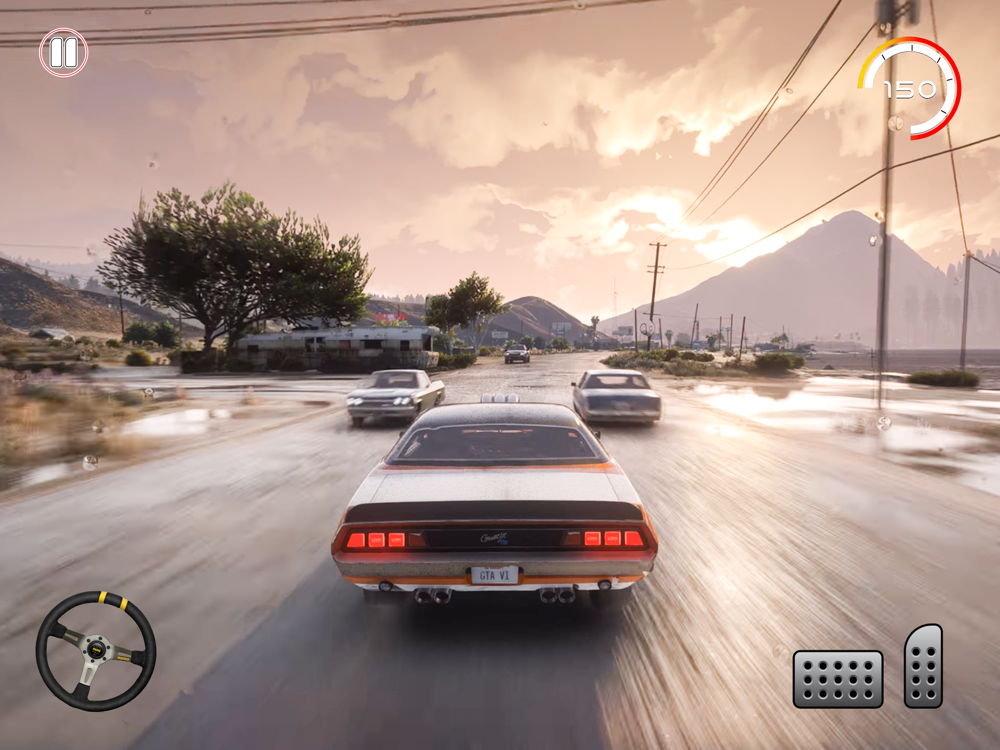Step on the tall gas pedal
1000x750 pixels.
coord(923,666)
